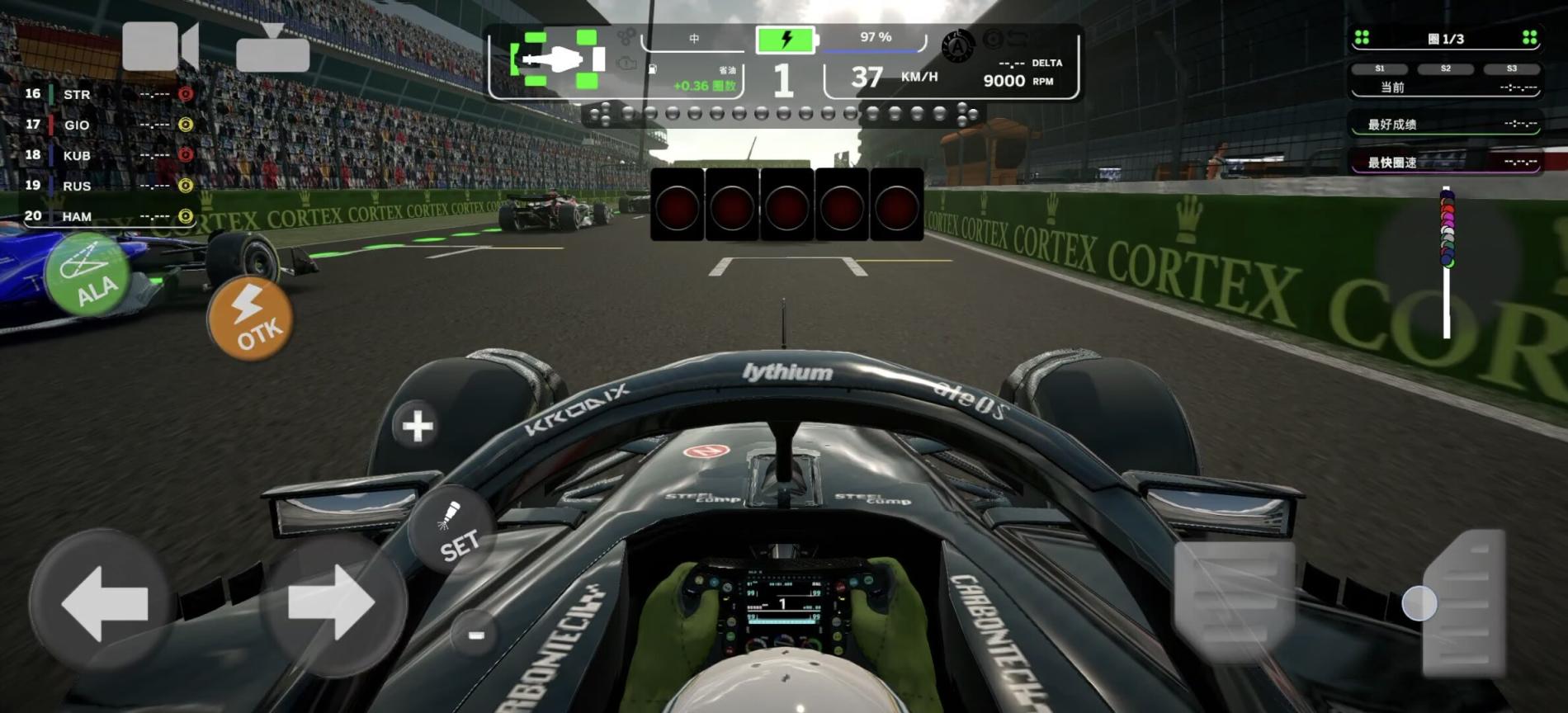1568x713 pixels.
Task: Tap the plus button
Action: point(417,426)
